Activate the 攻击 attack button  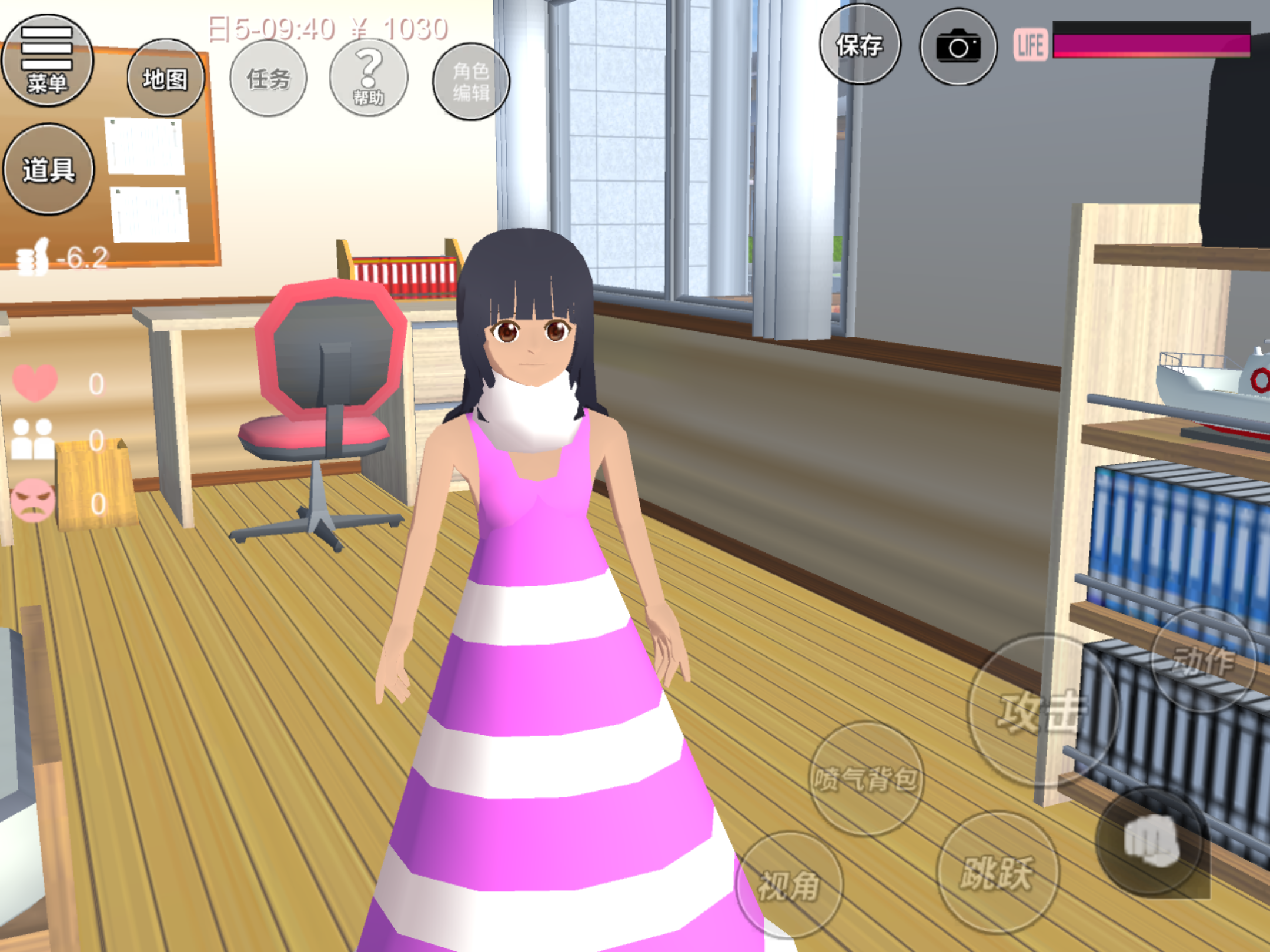pyautogui.click(x=1042, y=710)
